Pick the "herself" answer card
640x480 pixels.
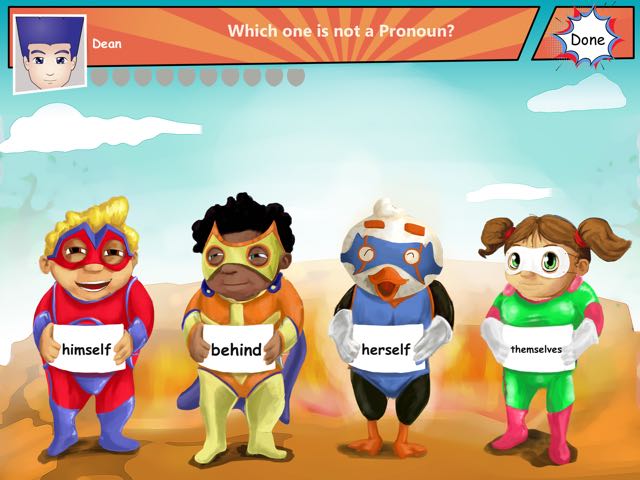384,350
